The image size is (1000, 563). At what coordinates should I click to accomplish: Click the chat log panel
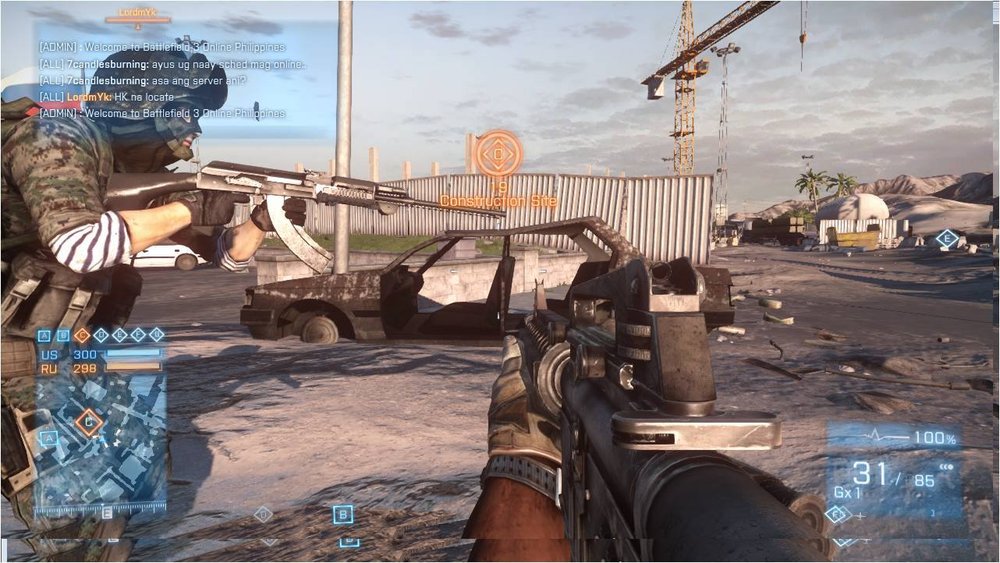[x=187, y=80]
